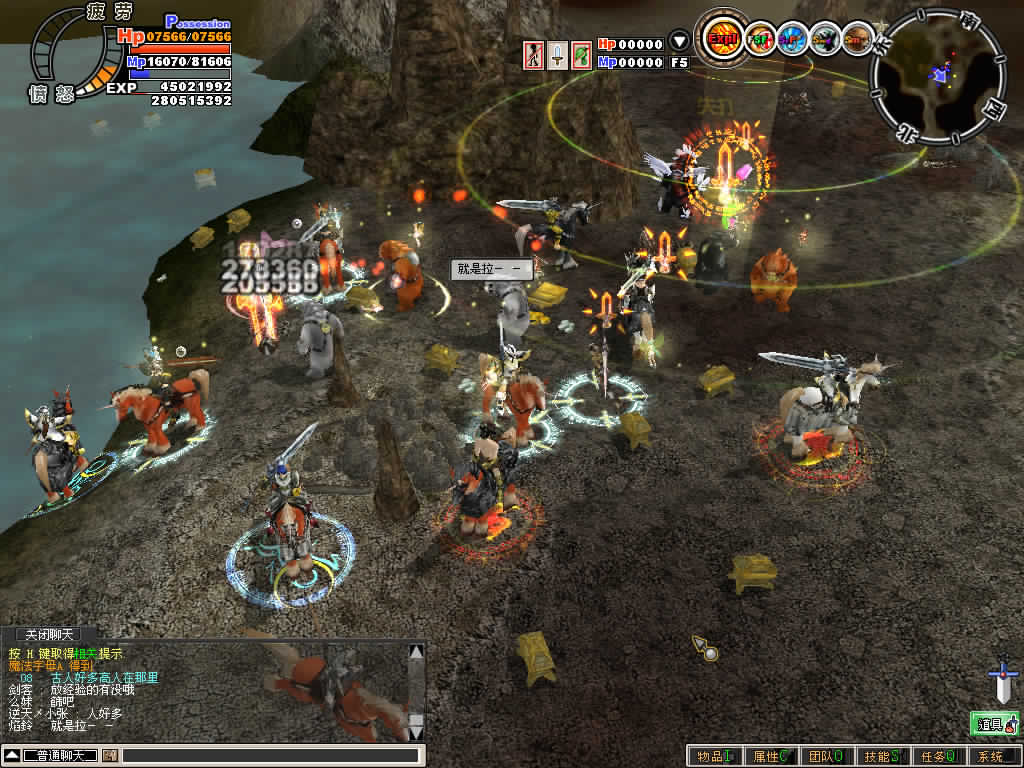Toggle the crossed-out figure icon
The height and width of the screenshot is (768, 1024).
point(535,55)
